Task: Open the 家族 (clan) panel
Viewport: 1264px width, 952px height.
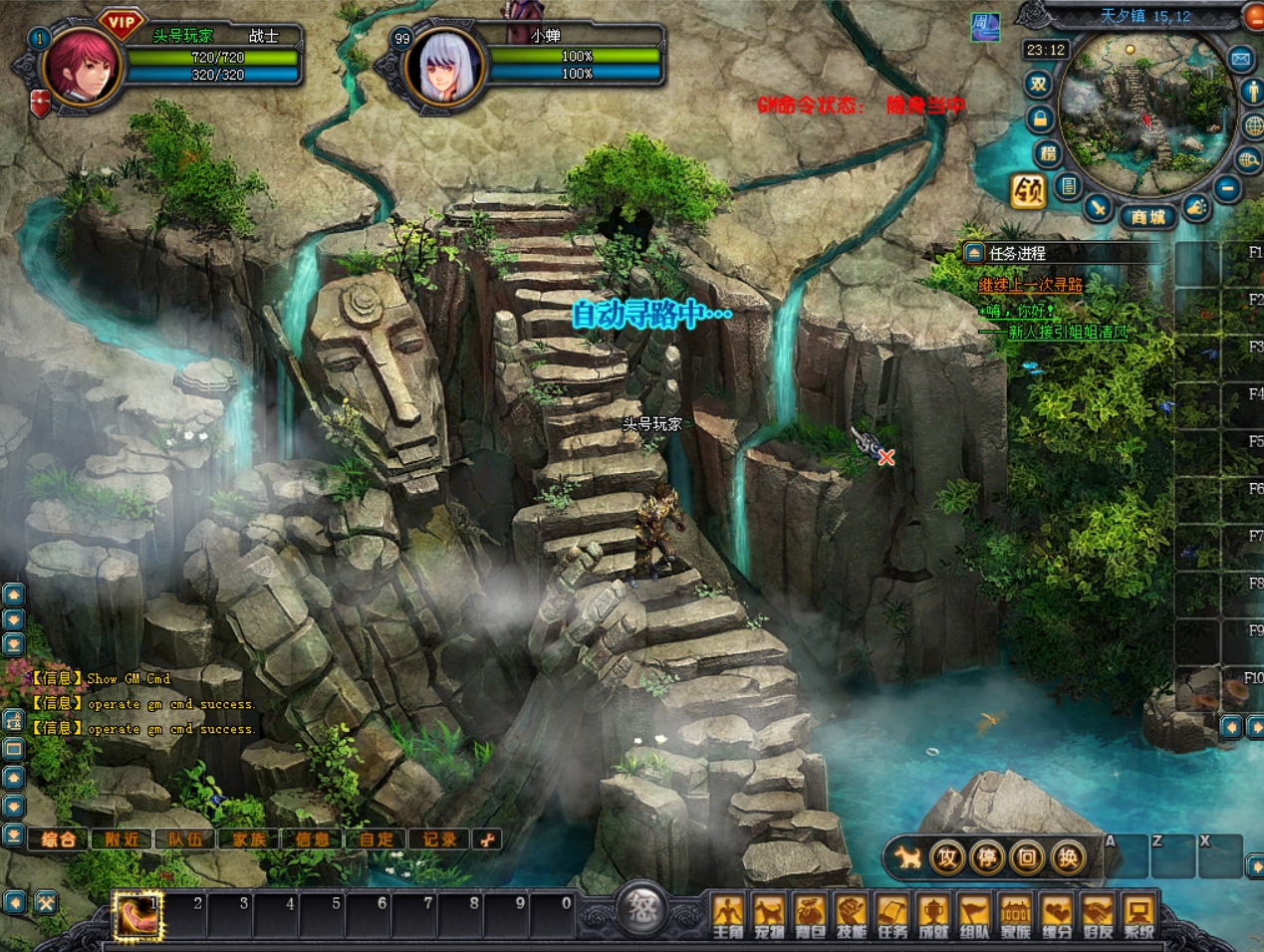Action: (1015, 915)
